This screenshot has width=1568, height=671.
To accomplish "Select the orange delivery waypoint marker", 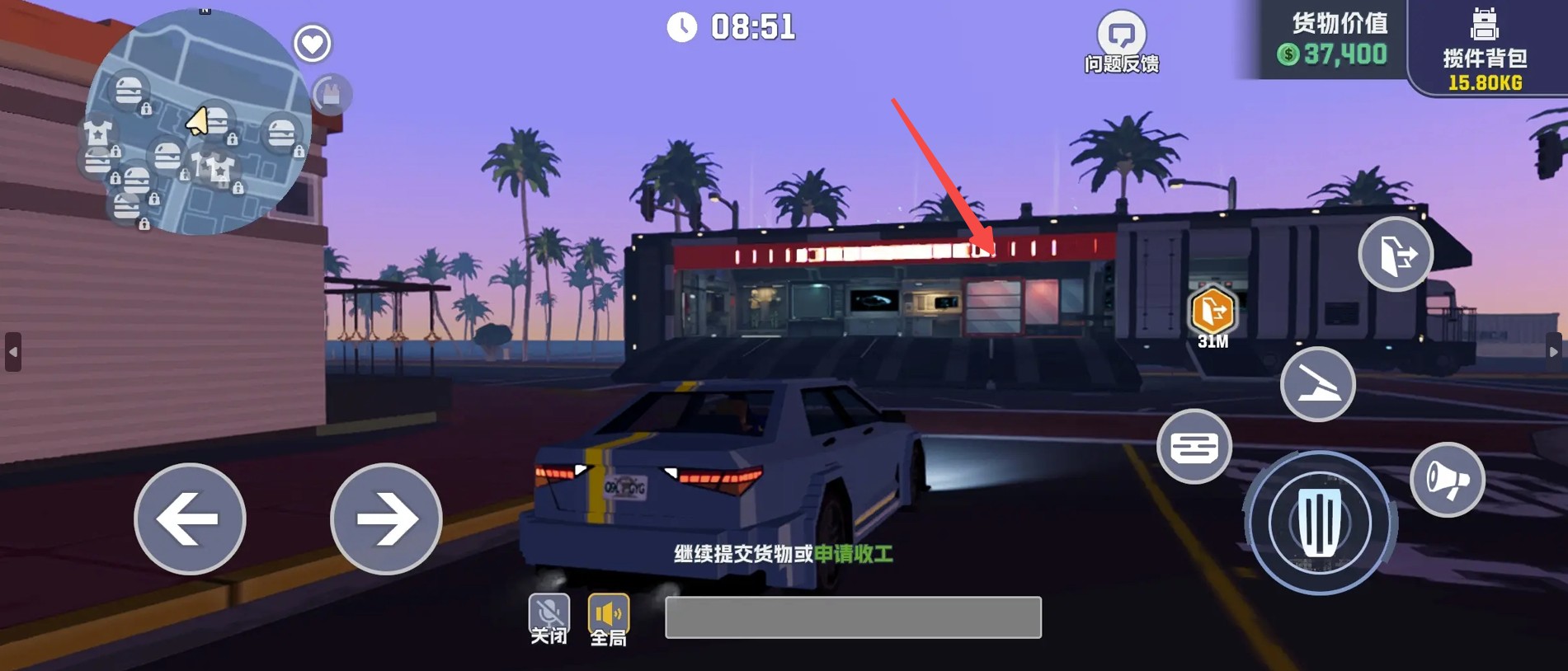I will tap(1212, 313).
